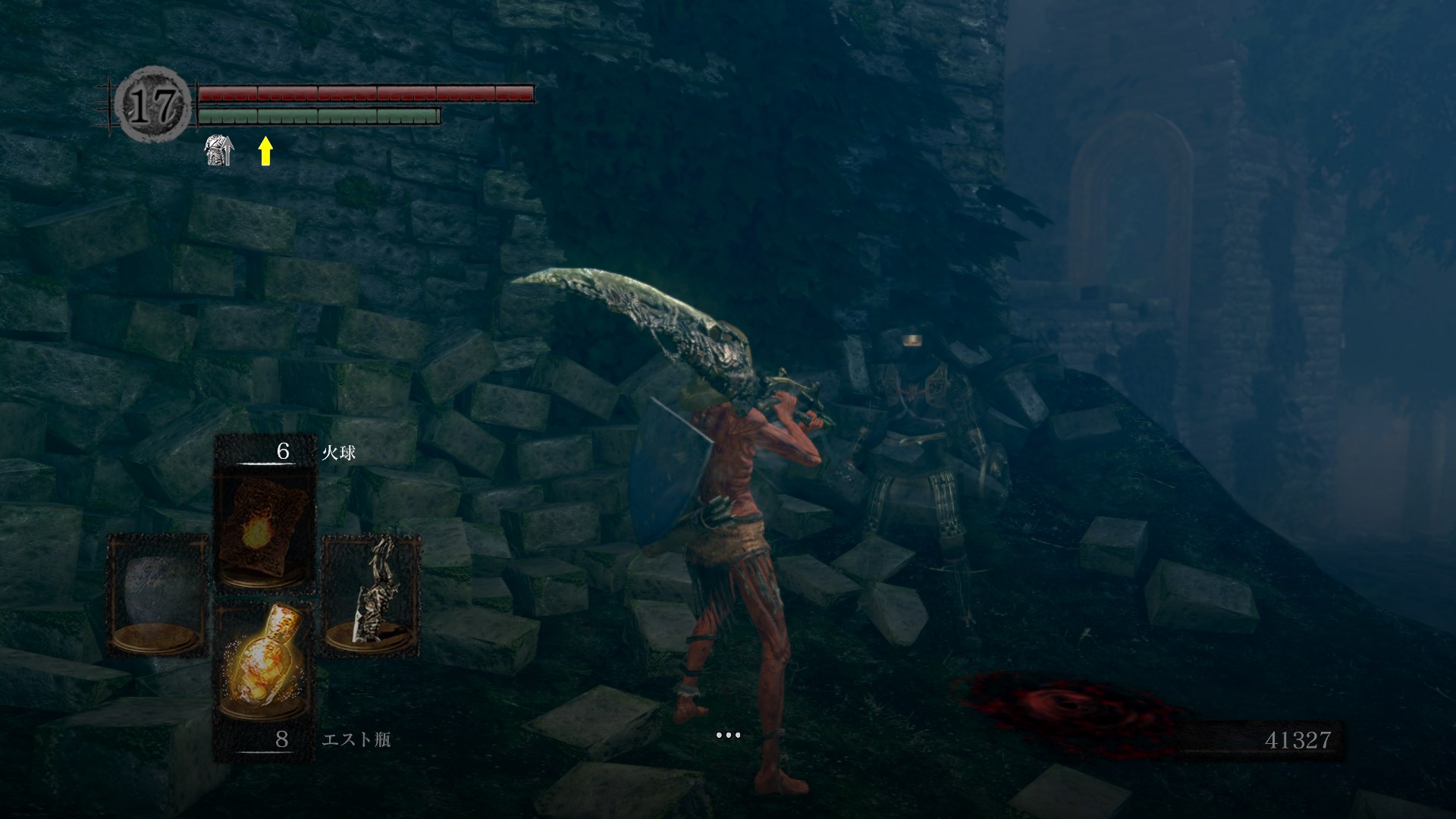The width and height of the screenshot is (1456, 819).
Task: Choose the left-hand shield slot
Action: pos(157,596)
